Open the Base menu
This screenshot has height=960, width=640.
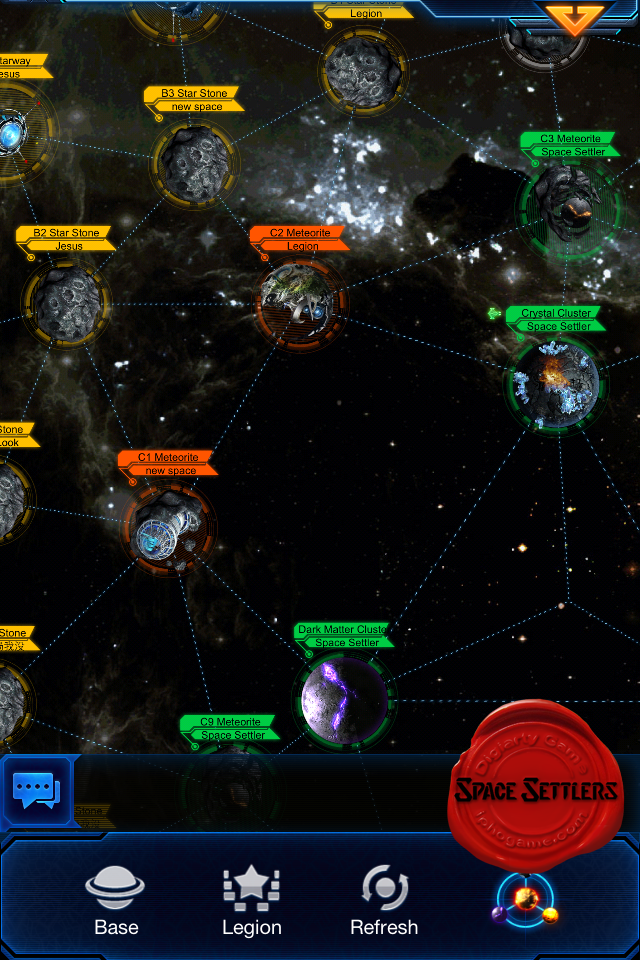(116, 900)
